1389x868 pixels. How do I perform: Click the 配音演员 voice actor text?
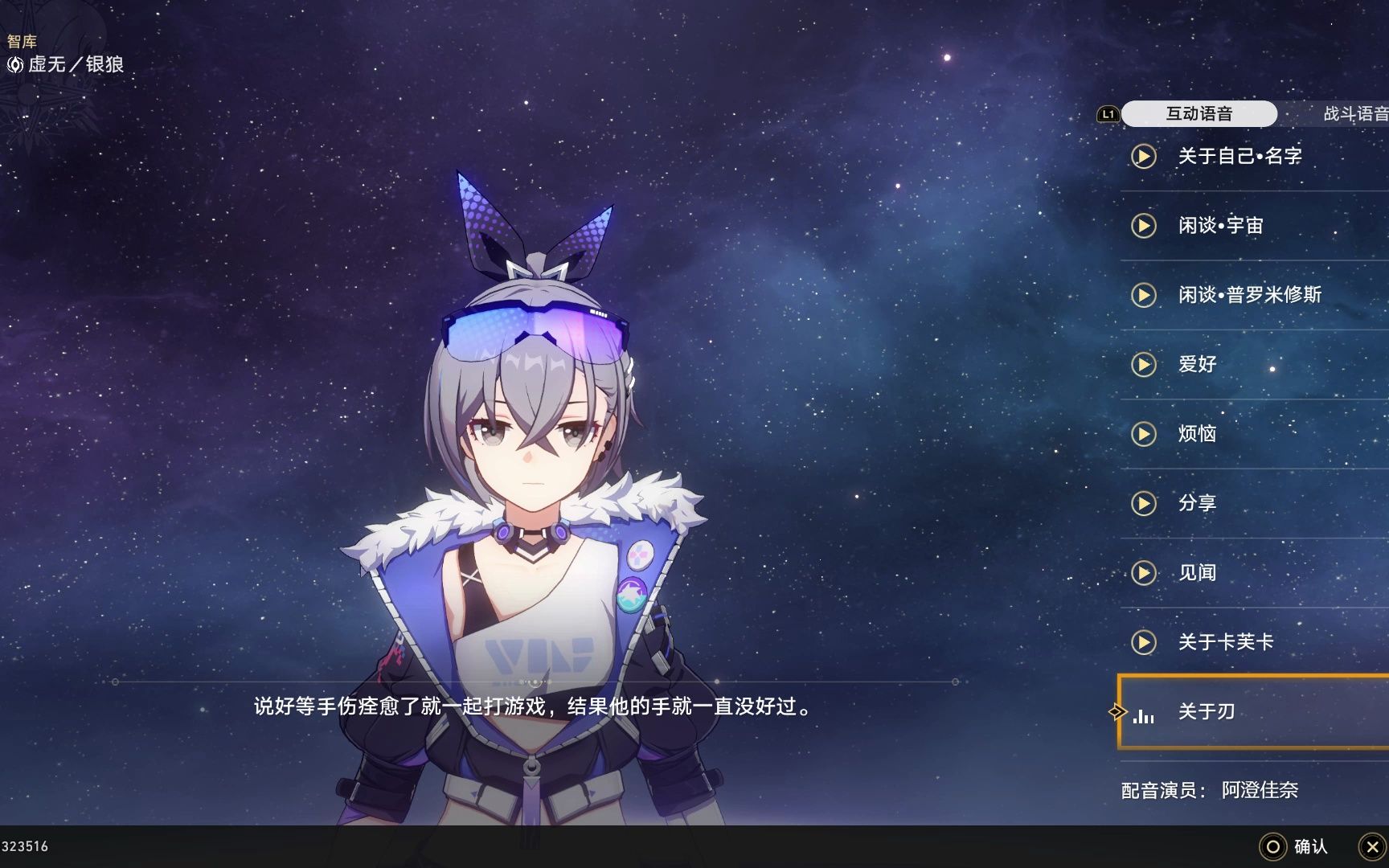(x=1209, y=790)
